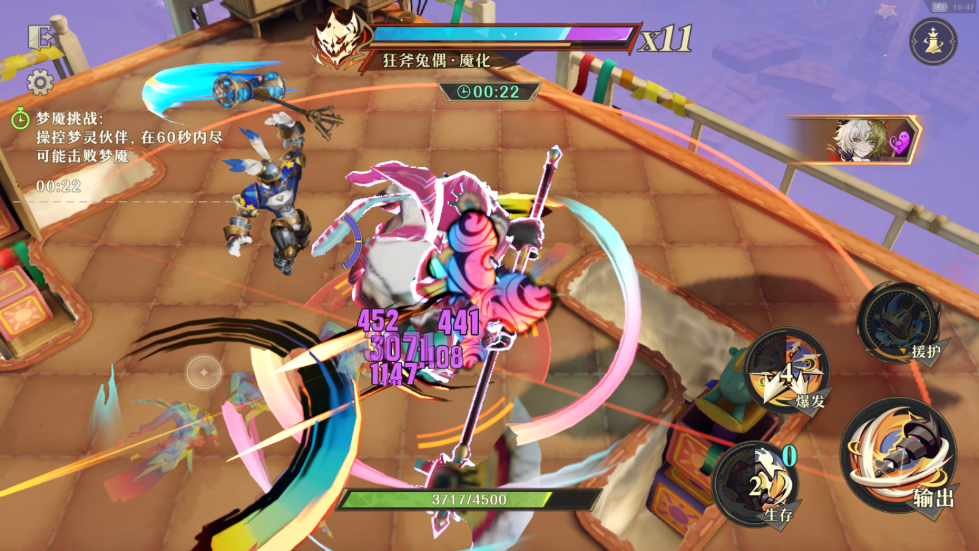Open the gear settings menu
Image resolution: width=979 pixels, height=551 pixels.
click(x=41, y=81)
